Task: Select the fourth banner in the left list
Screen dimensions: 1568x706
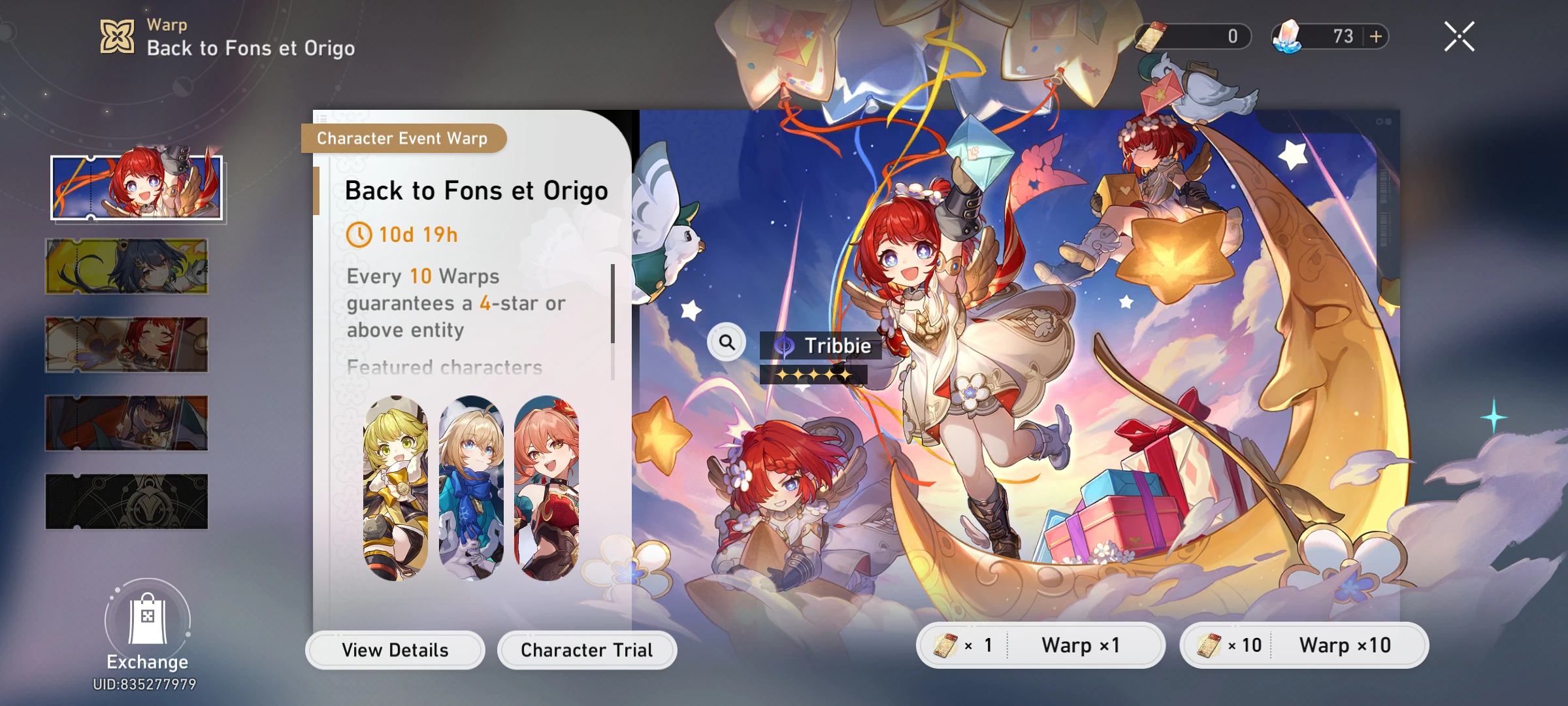Action: pyautogui.click(x=126, y=422)
